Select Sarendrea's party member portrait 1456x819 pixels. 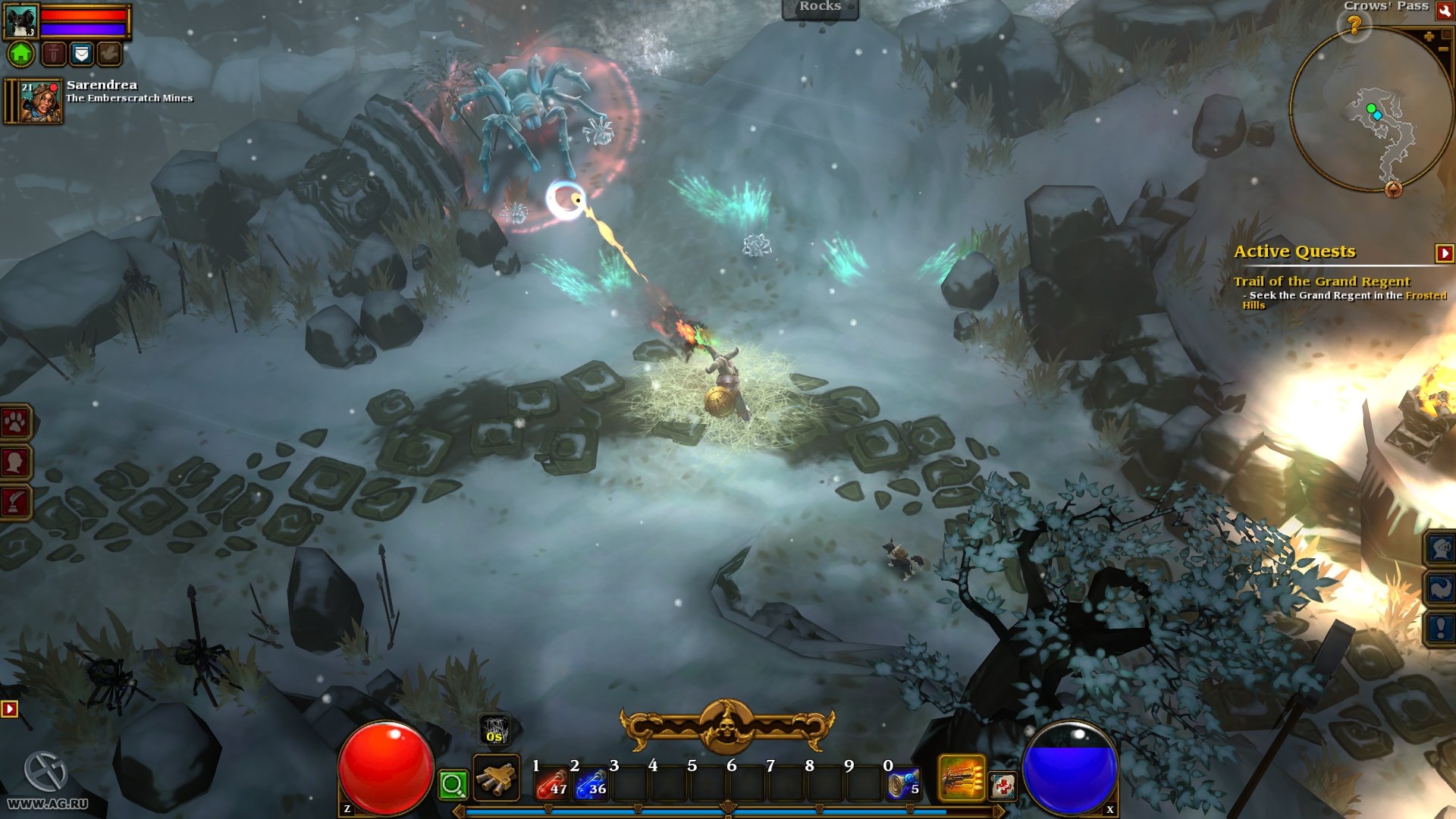(39, 102)
